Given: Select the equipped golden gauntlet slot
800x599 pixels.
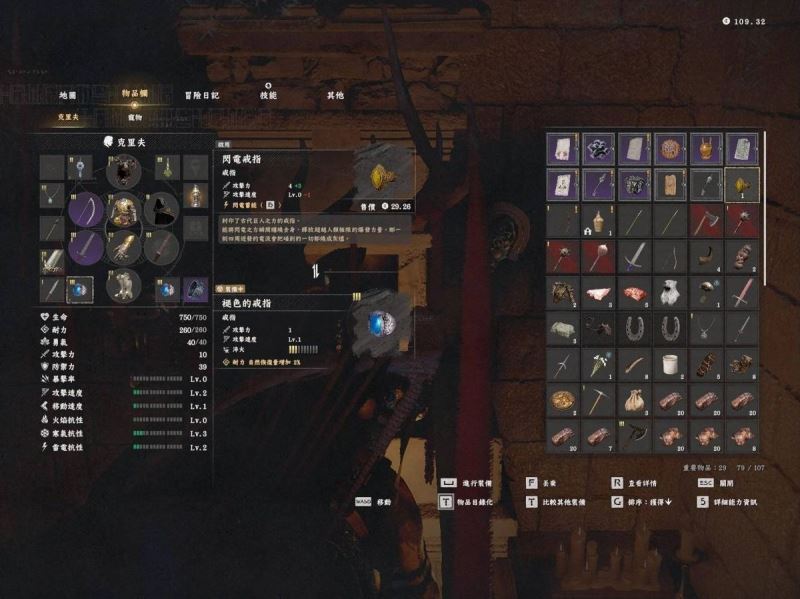Looking at the screenshot, I should click(x=124, y=246).
